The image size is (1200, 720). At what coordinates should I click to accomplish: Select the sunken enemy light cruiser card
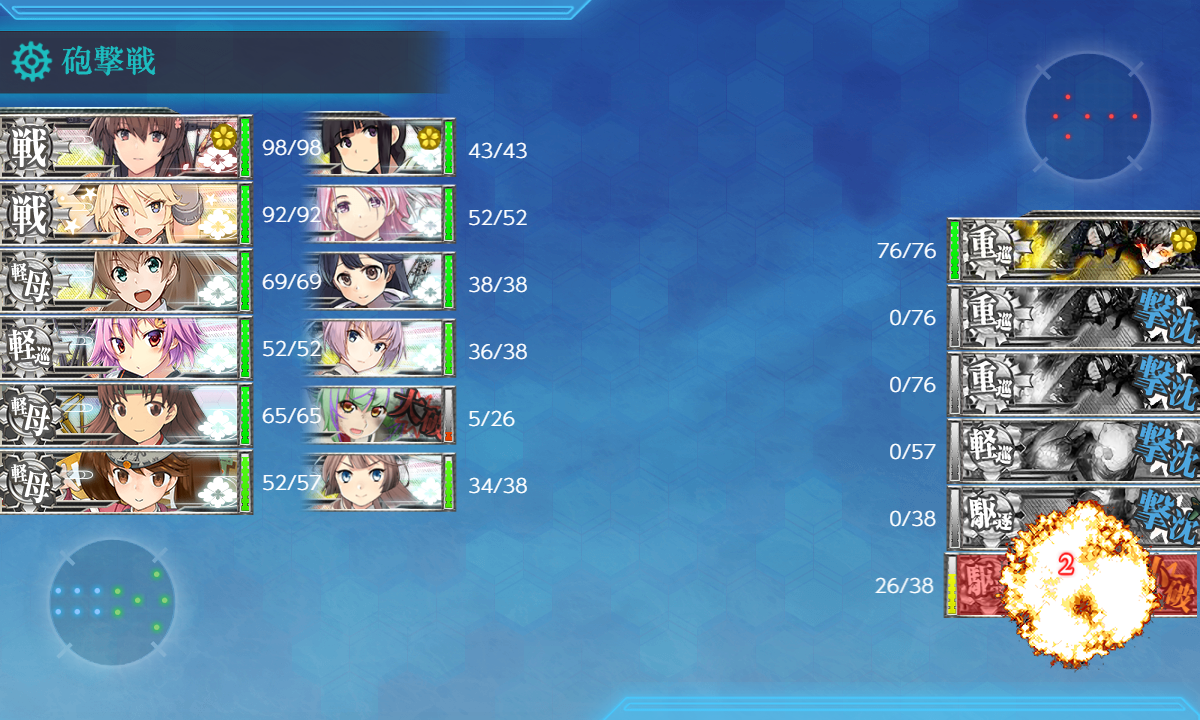click(1075, 451)
